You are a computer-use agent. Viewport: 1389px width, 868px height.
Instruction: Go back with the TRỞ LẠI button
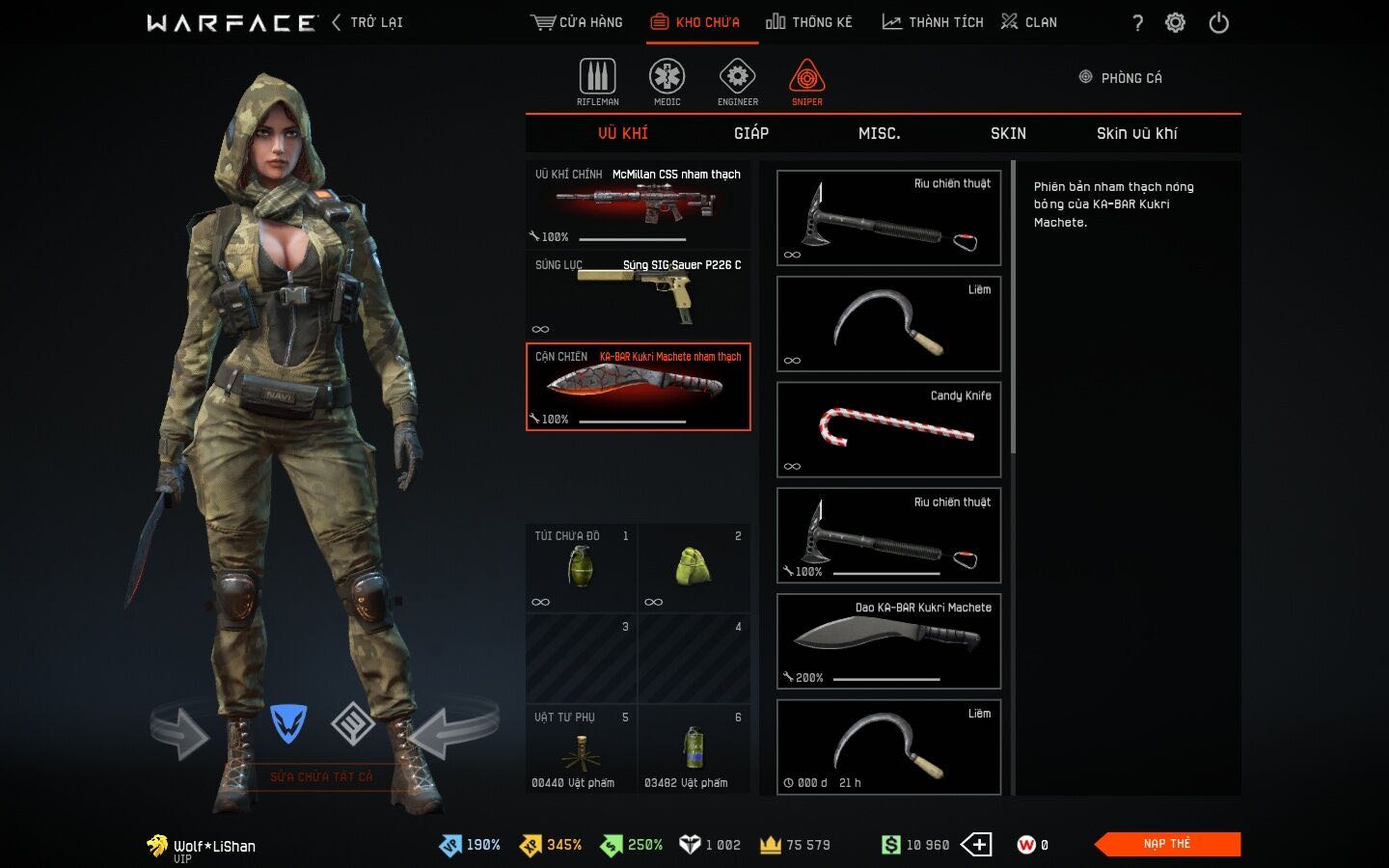point(368,22)
